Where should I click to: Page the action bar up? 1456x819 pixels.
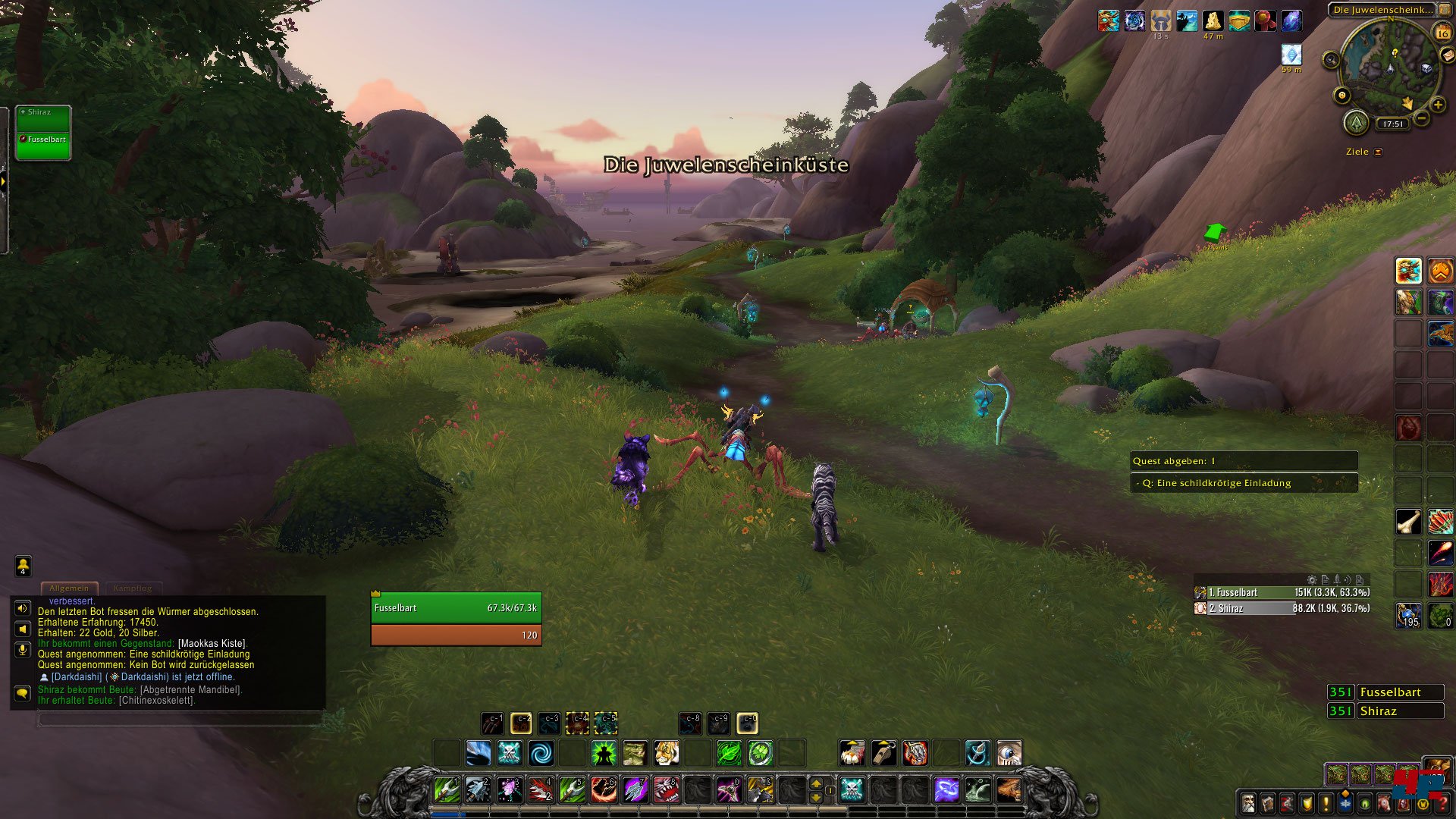tap(816, 783)
